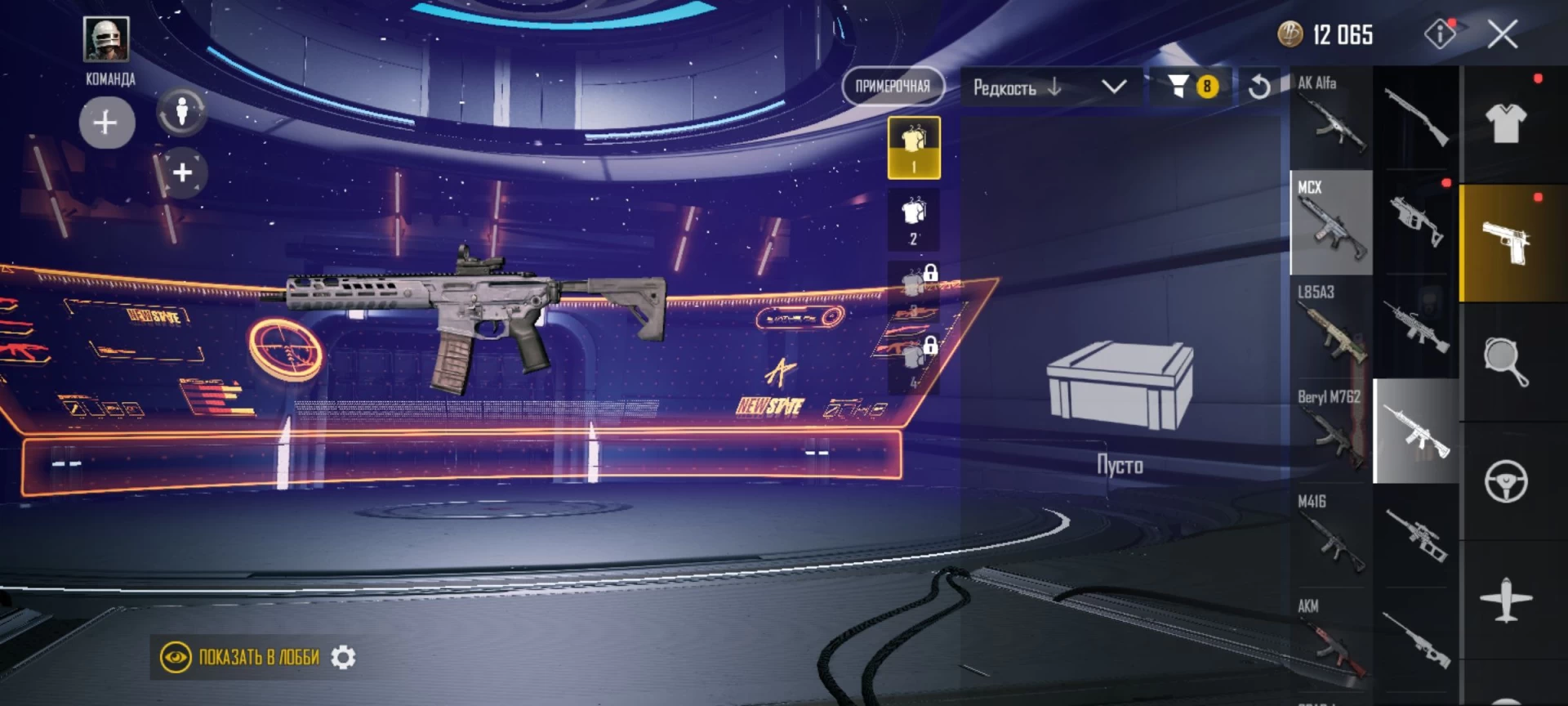
Task: Switch to the clothing shirt tab
Action: coord(1506,124)
